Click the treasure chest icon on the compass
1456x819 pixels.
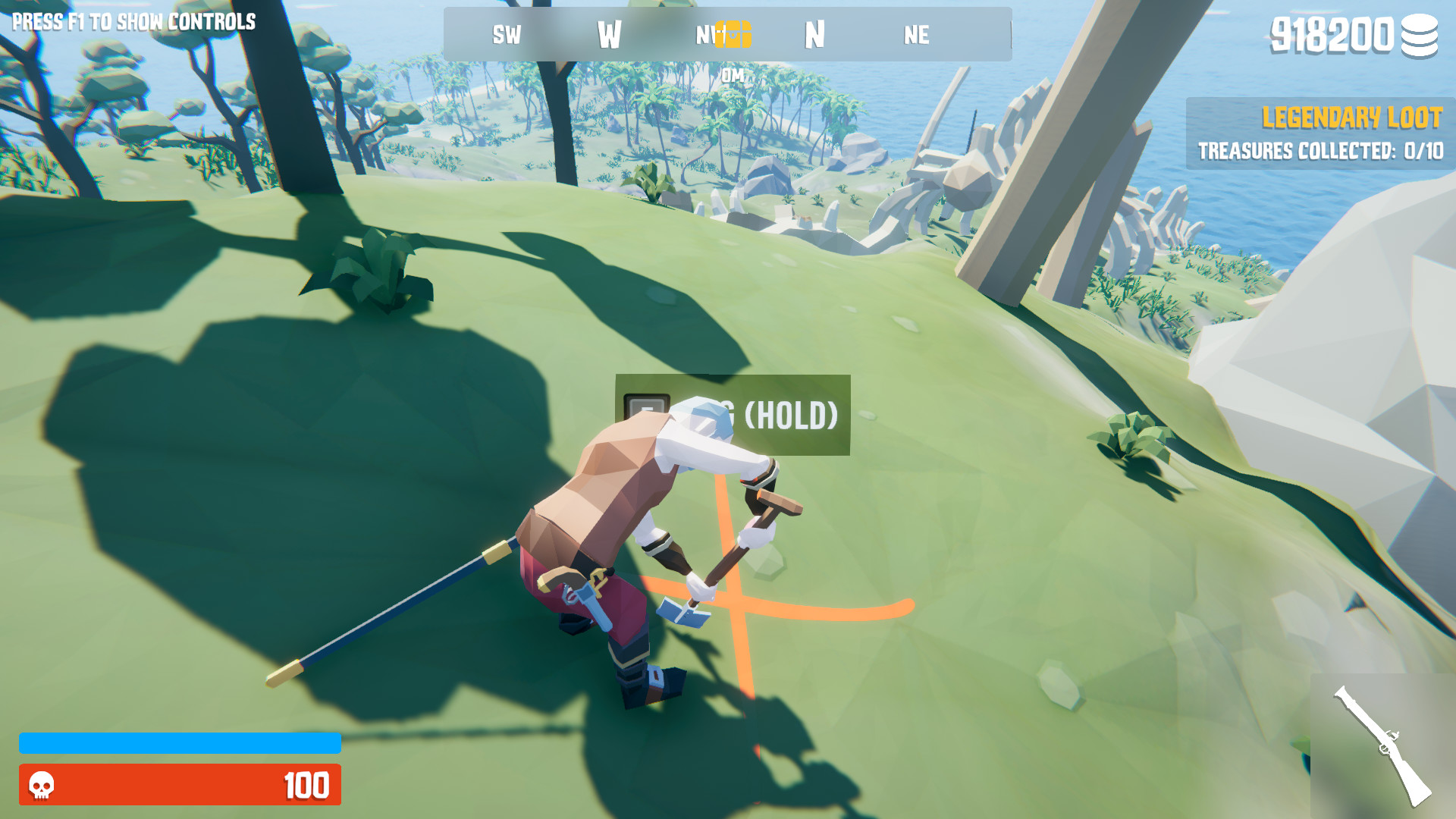(733, 34)
